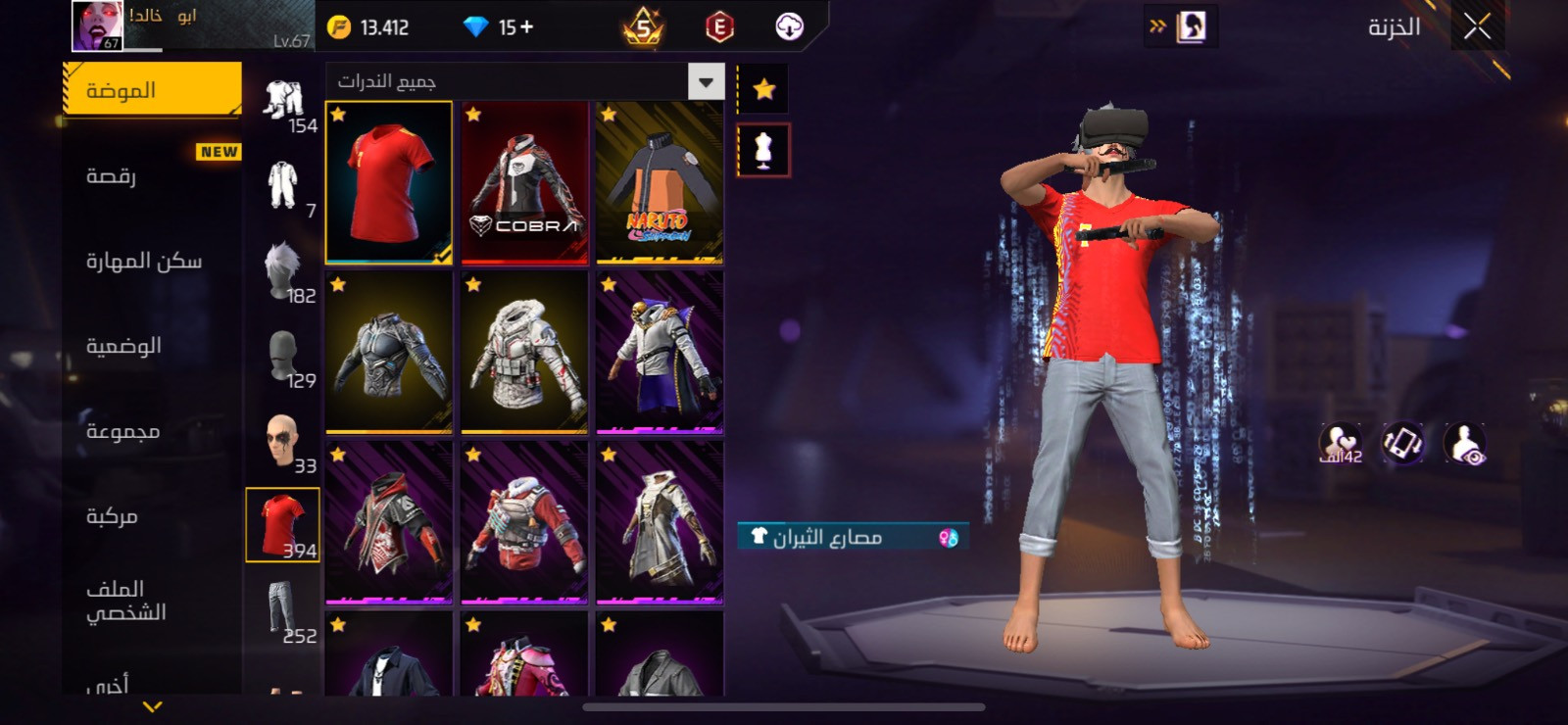Toggle the hide-interface eye icon
This screenshot has width=1568, height=725.
click(1464, 444)
